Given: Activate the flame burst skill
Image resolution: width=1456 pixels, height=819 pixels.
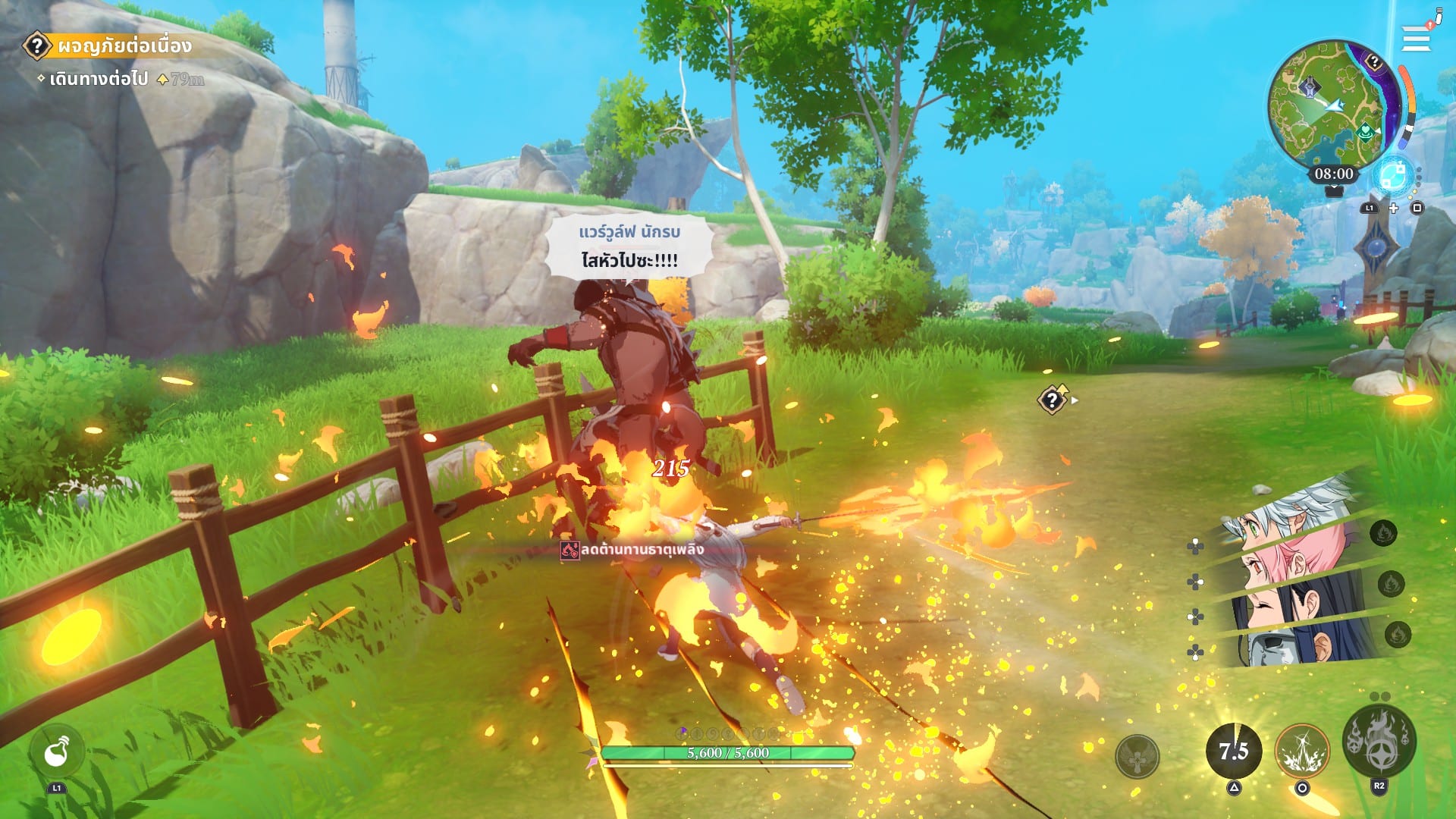Looking at the screenshot, I should point(1302,751).
